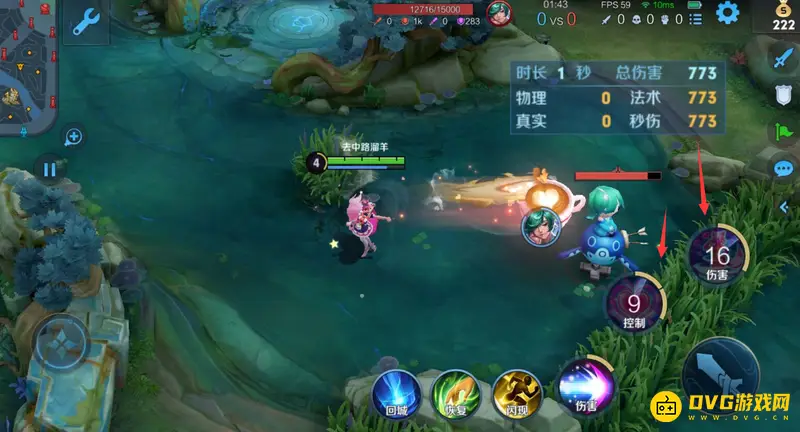The image size is (800, 432).
Task: Send the shield defend signal
Action: 784,95
